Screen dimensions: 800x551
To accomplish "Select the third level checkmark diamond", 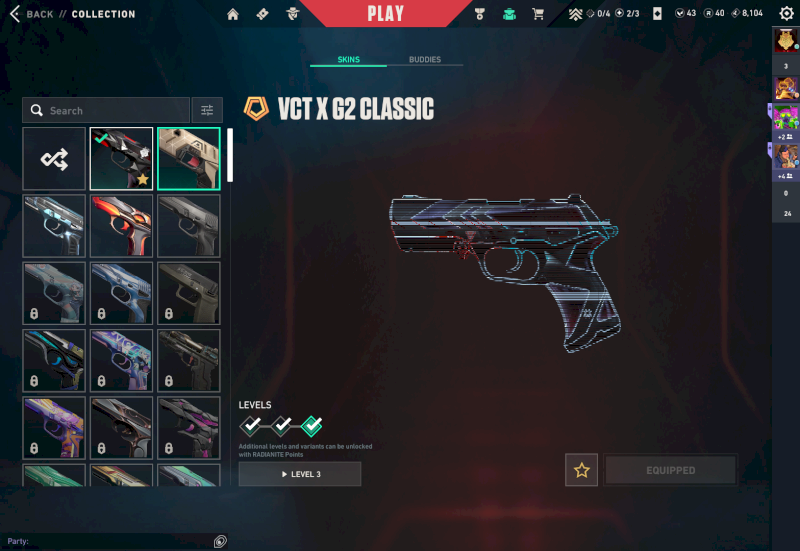I will tap(312, 427).
